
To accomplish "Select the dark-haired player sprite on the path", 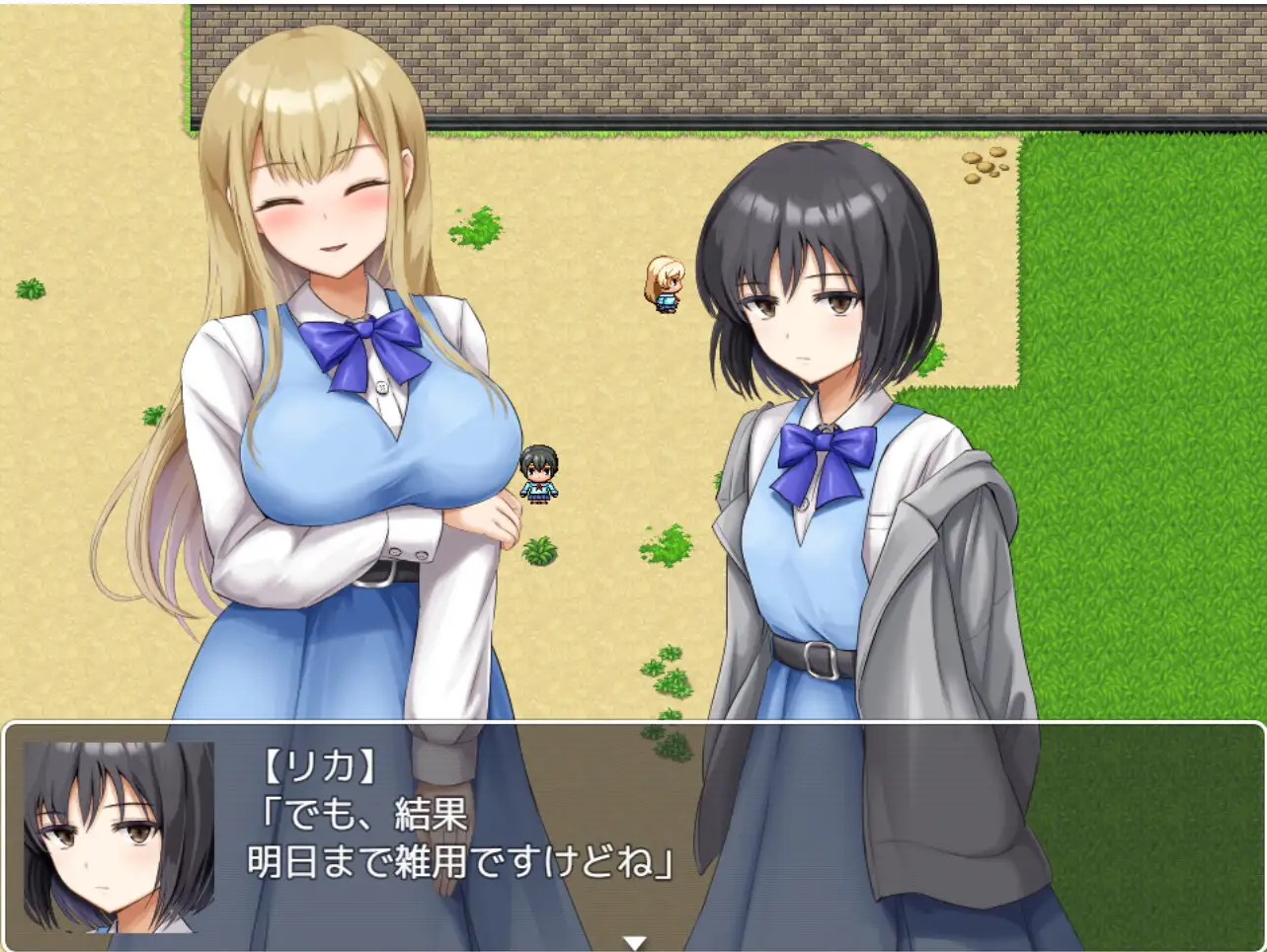I will [x=539, y=474].
